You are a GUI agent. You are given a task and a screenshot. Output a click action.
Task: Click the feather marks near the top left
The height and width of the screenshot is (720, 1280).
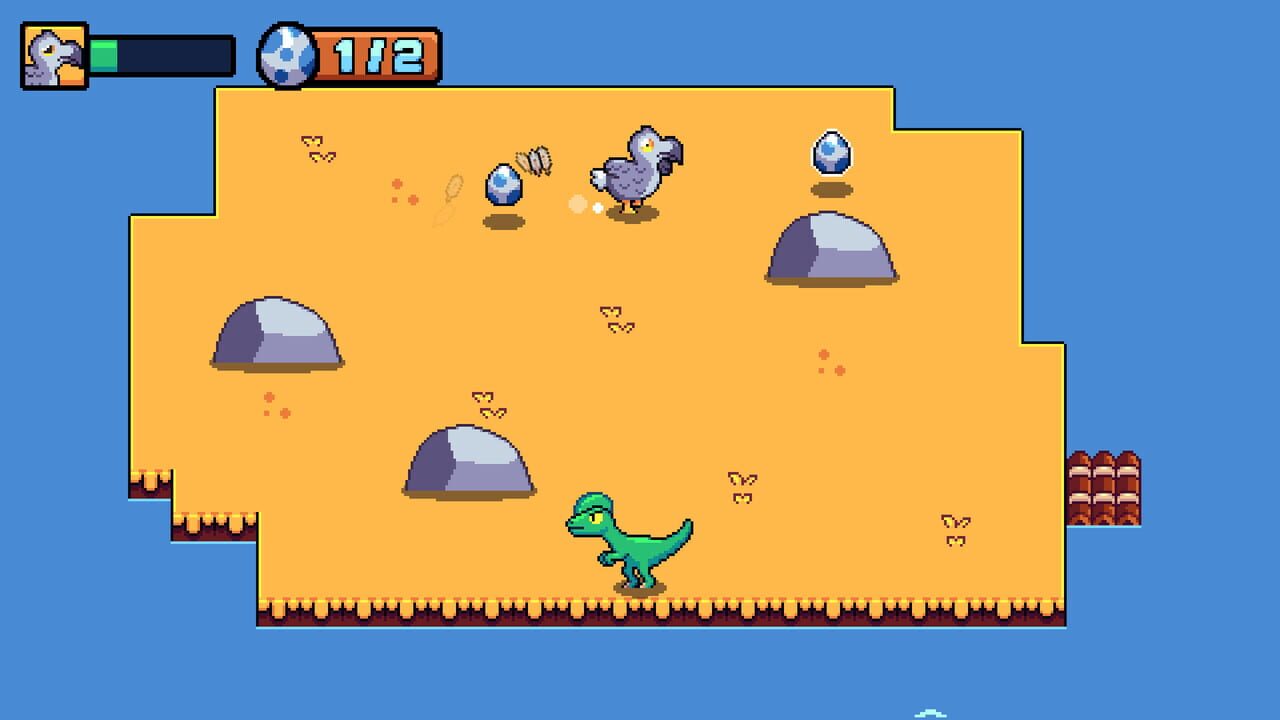[313, 150]
